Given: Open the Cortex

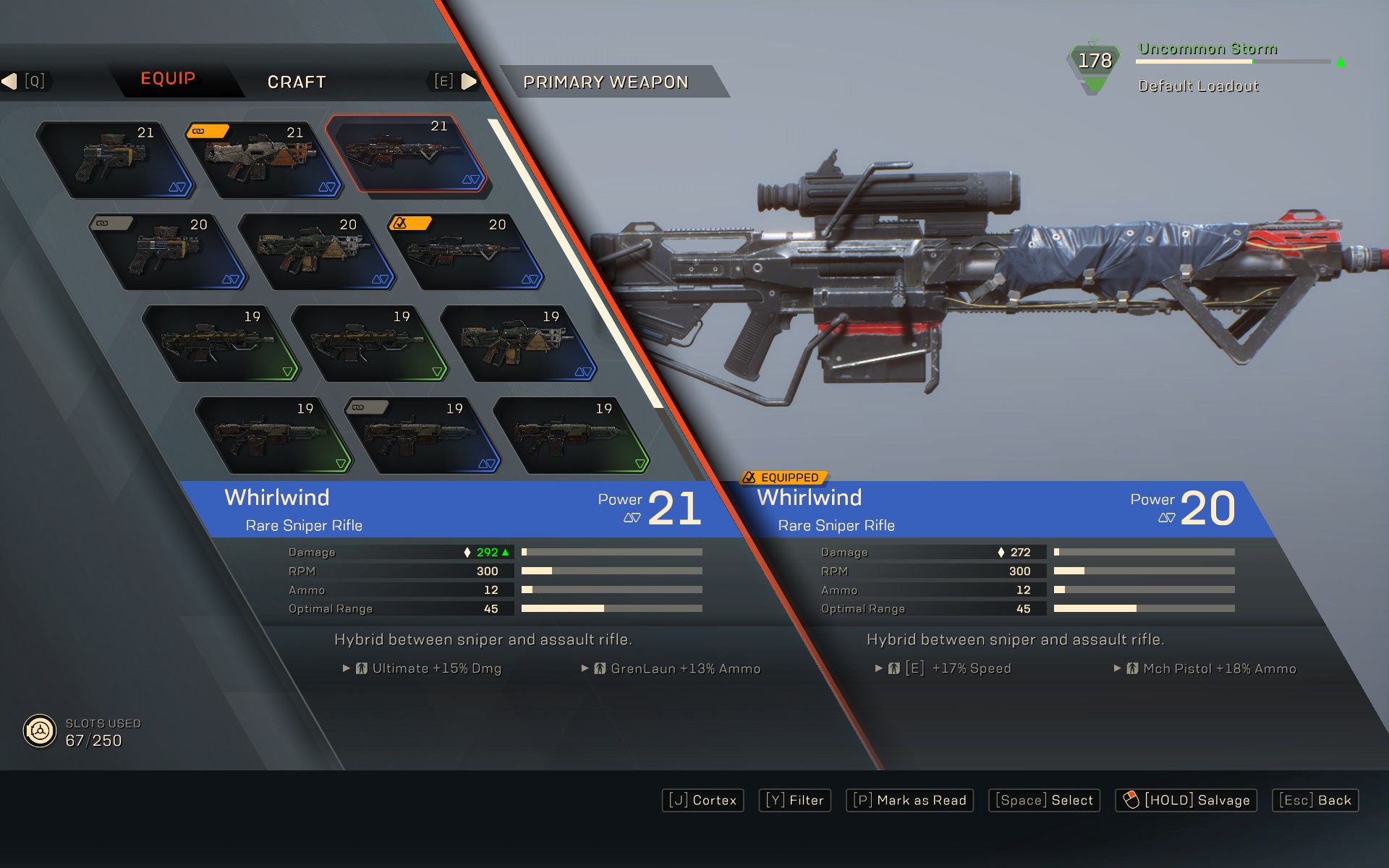Looking at the screenshot, I should (x=702, y=800).
